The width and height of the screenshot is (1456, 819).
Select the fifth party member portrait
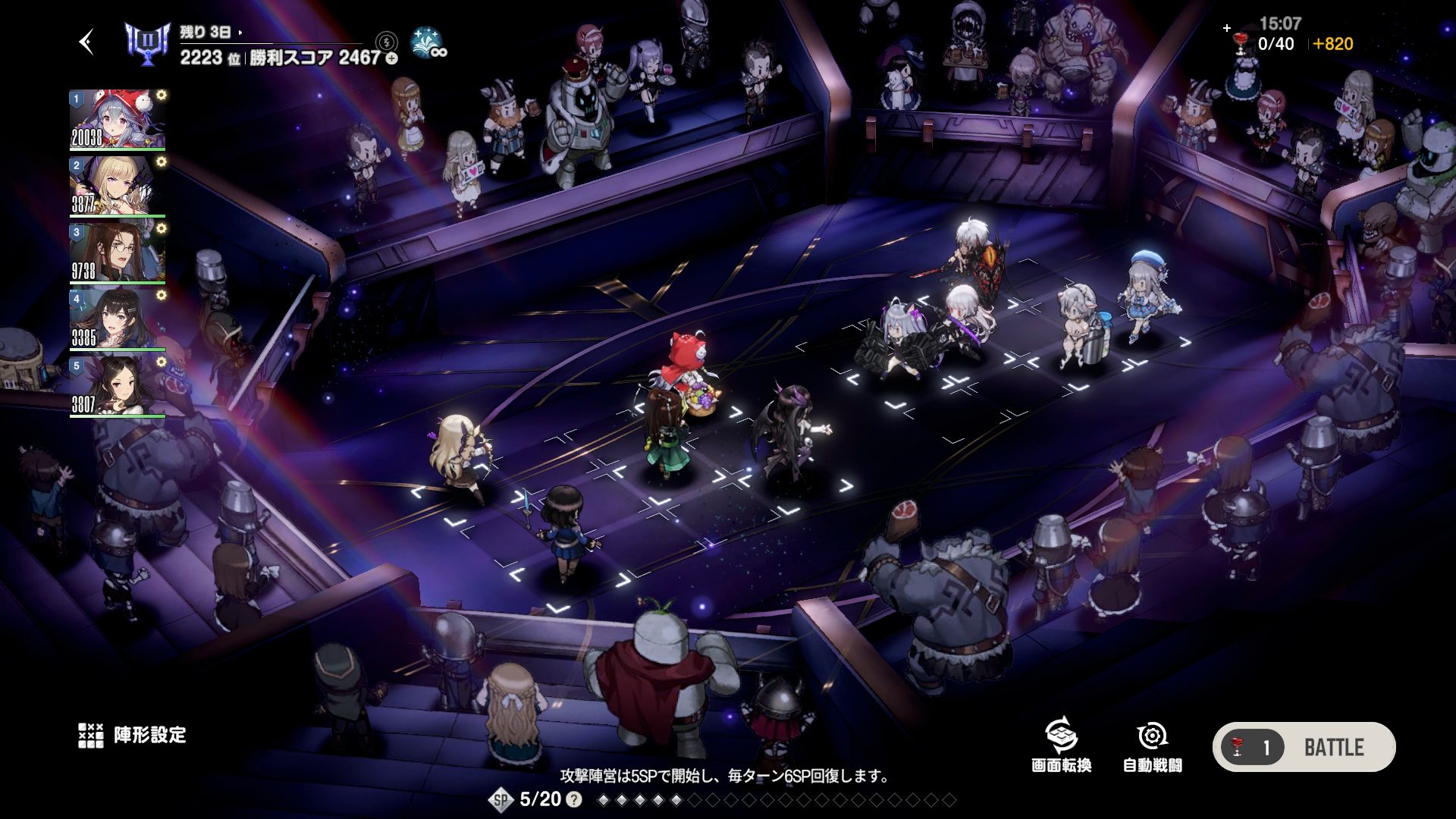tap(117, 387)
